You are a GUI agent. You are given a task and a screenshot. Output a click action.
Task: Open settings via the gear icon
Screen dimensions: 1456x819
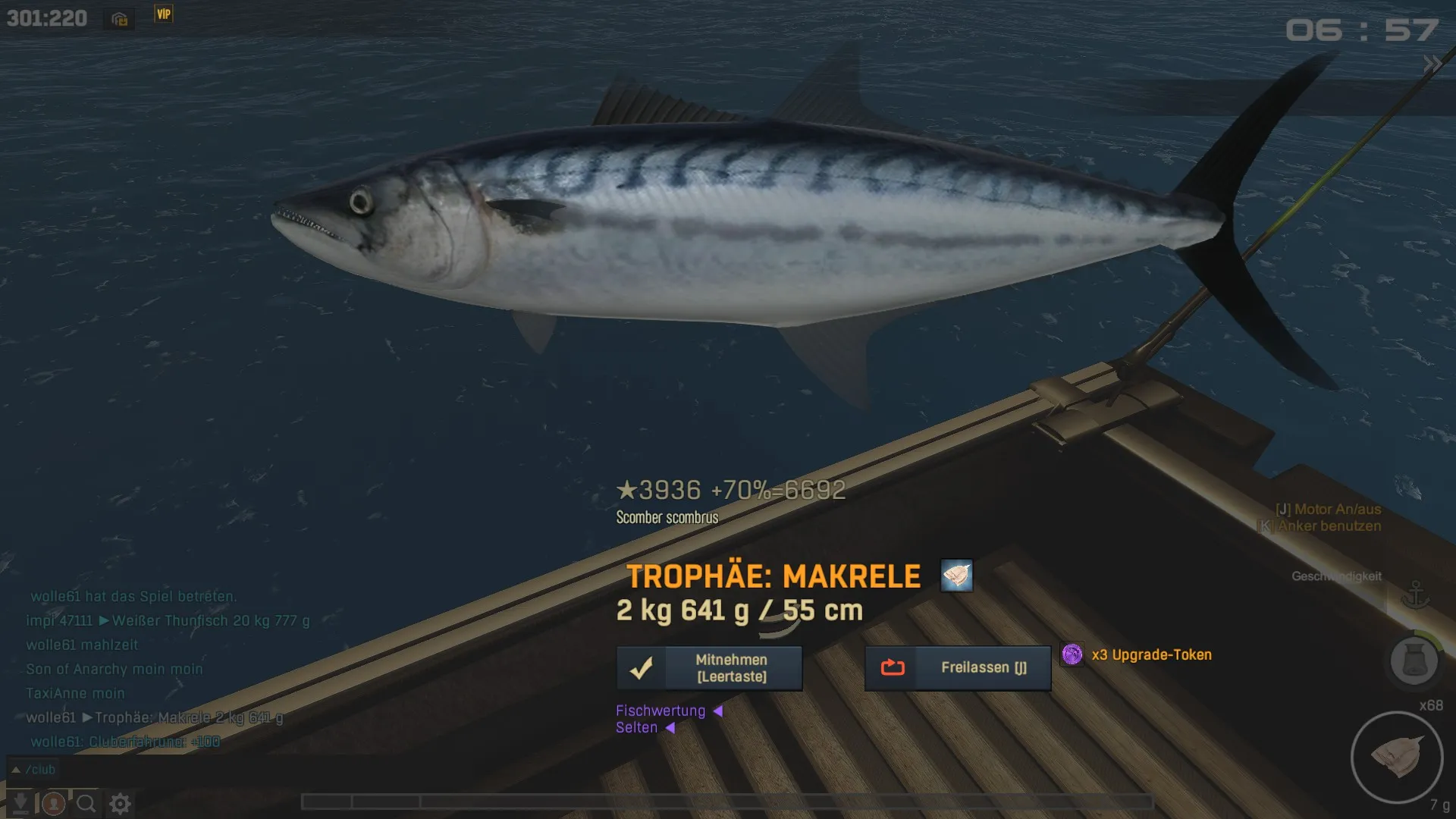pyautogui.click(x=120, y=803)
